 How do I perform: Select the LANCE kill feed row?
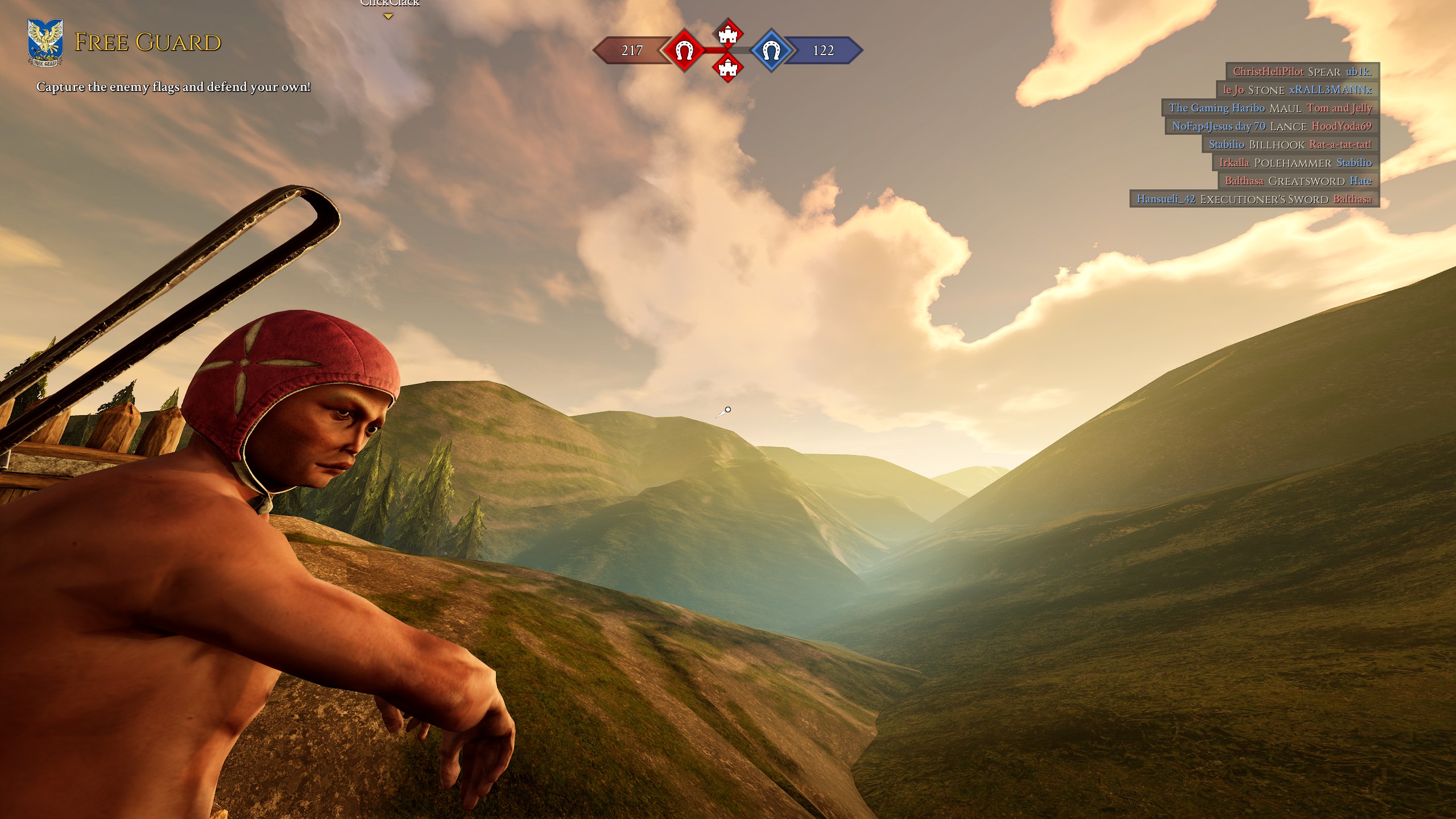click(x=1272, y=126)
